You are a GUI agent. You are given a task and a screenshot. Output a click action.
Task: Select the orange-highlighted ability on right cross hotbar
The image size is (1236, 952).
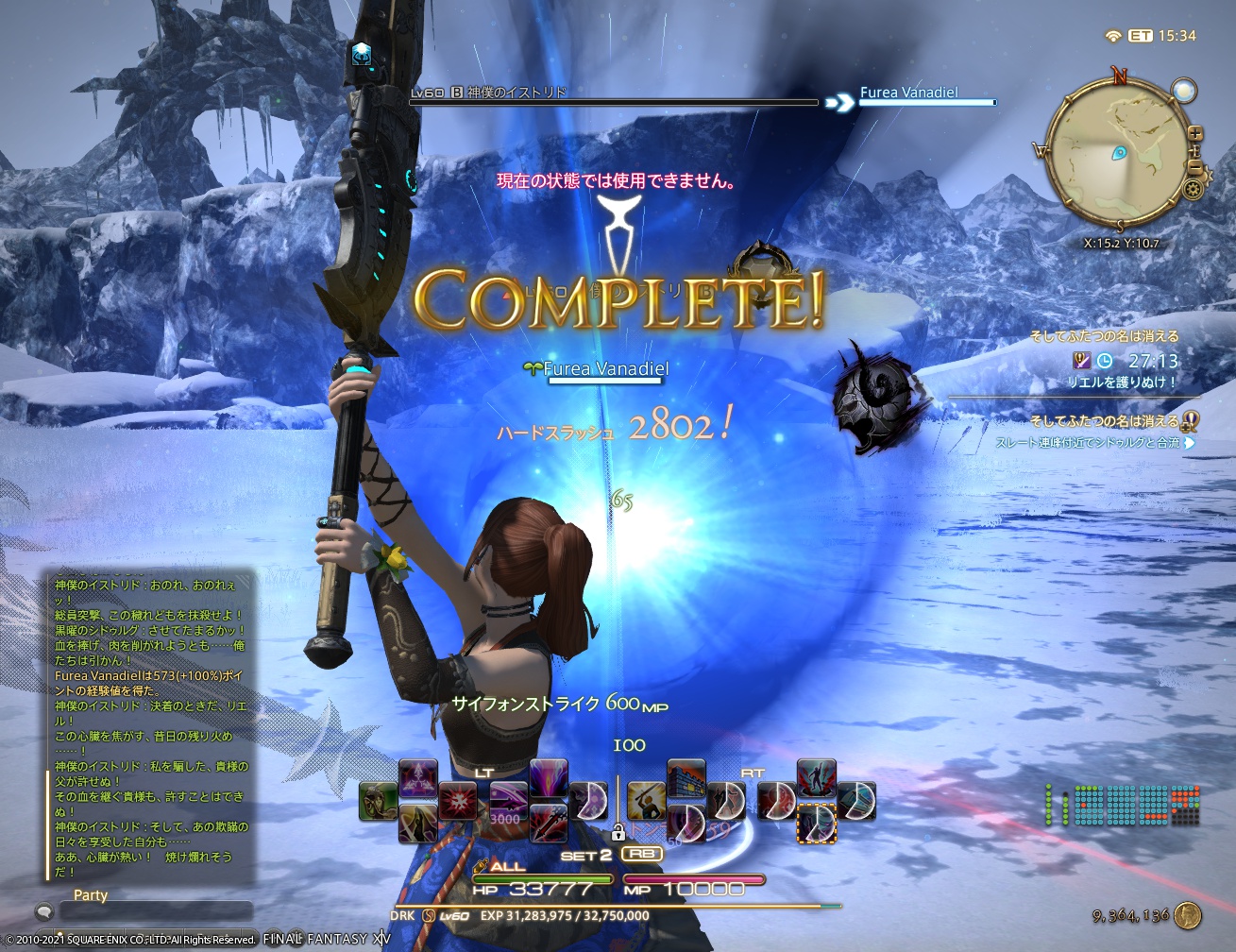tap(816, 822)
